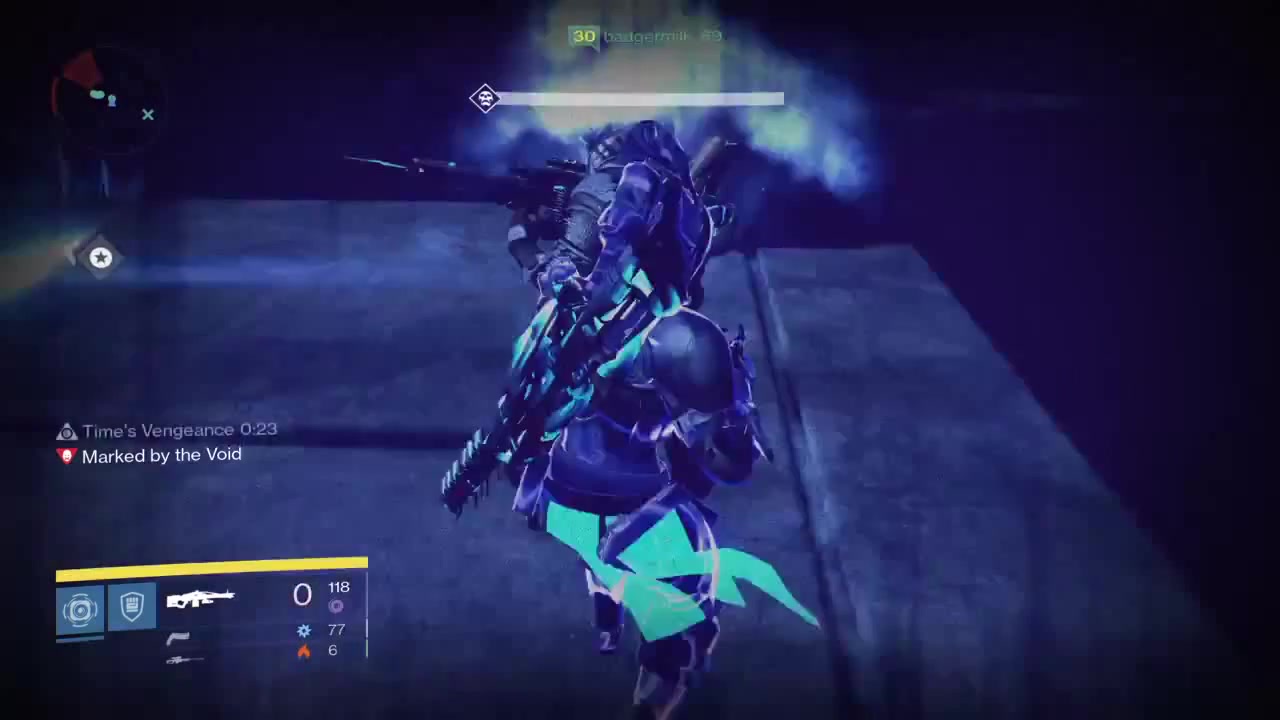
Task: Click the Time's Vengeance 0:23 countdown text
Action: point(179,430)
